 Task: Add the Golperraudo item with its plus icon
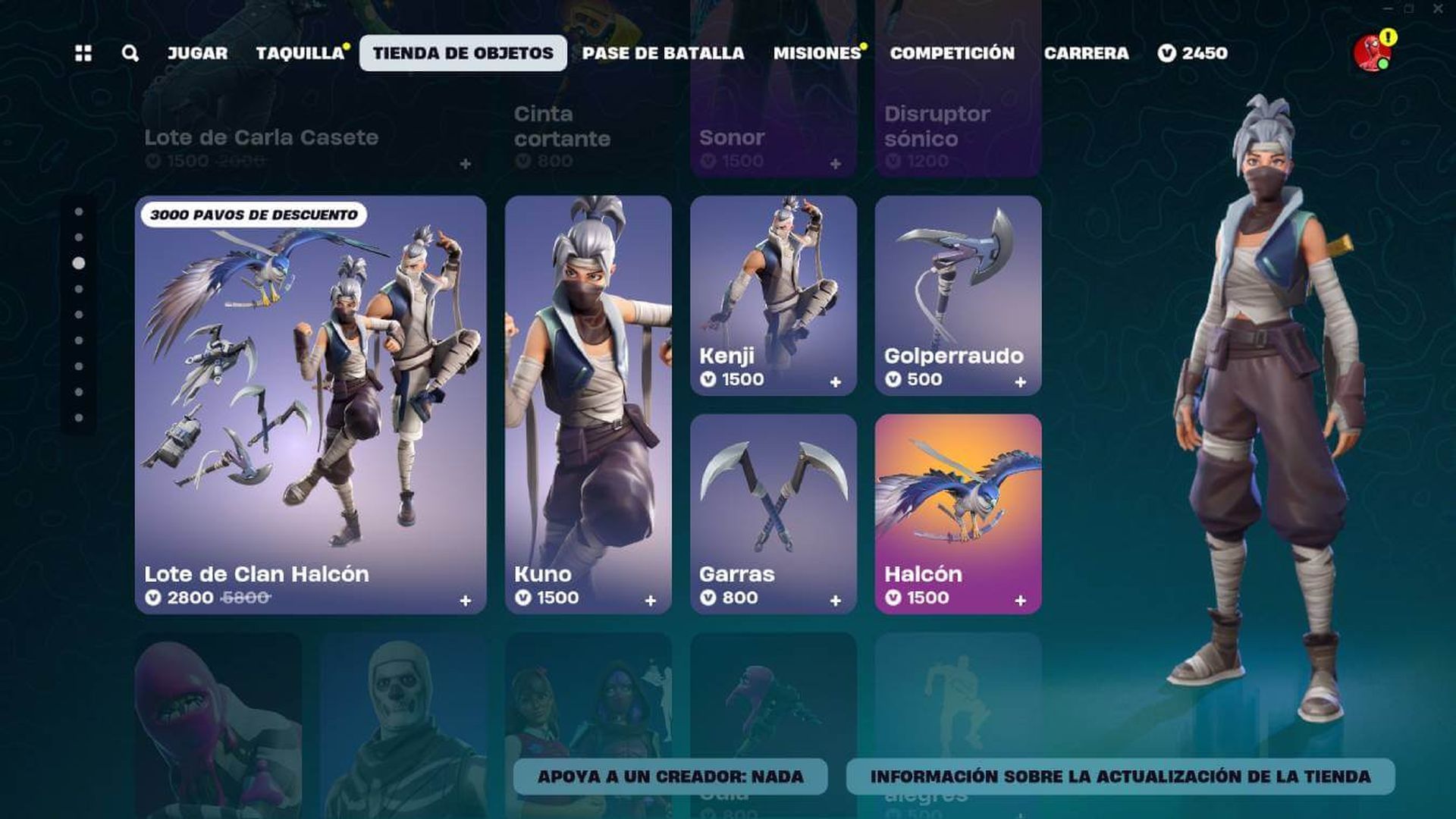tap(1020, 381)
